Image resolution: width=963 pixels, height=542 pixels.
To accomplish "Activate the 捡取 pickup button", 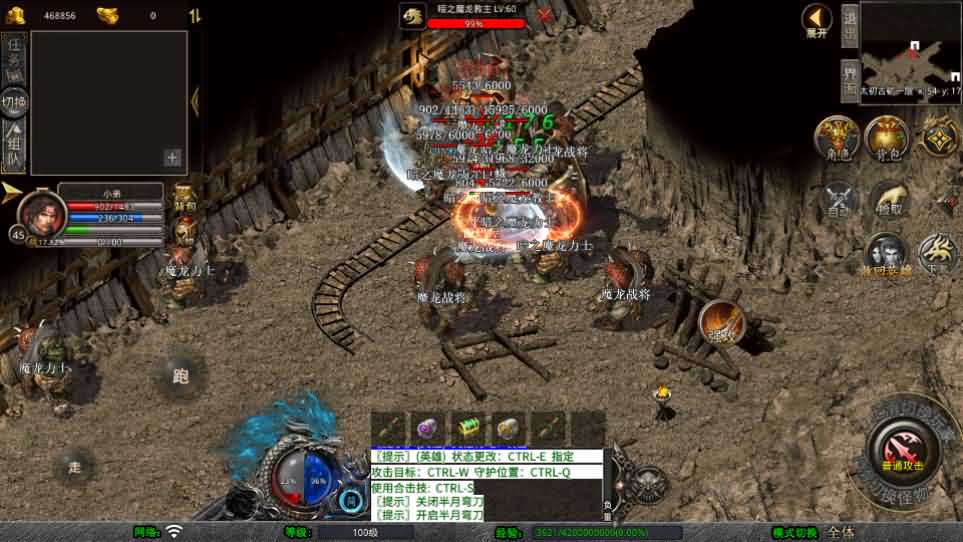I will (887, 200).
